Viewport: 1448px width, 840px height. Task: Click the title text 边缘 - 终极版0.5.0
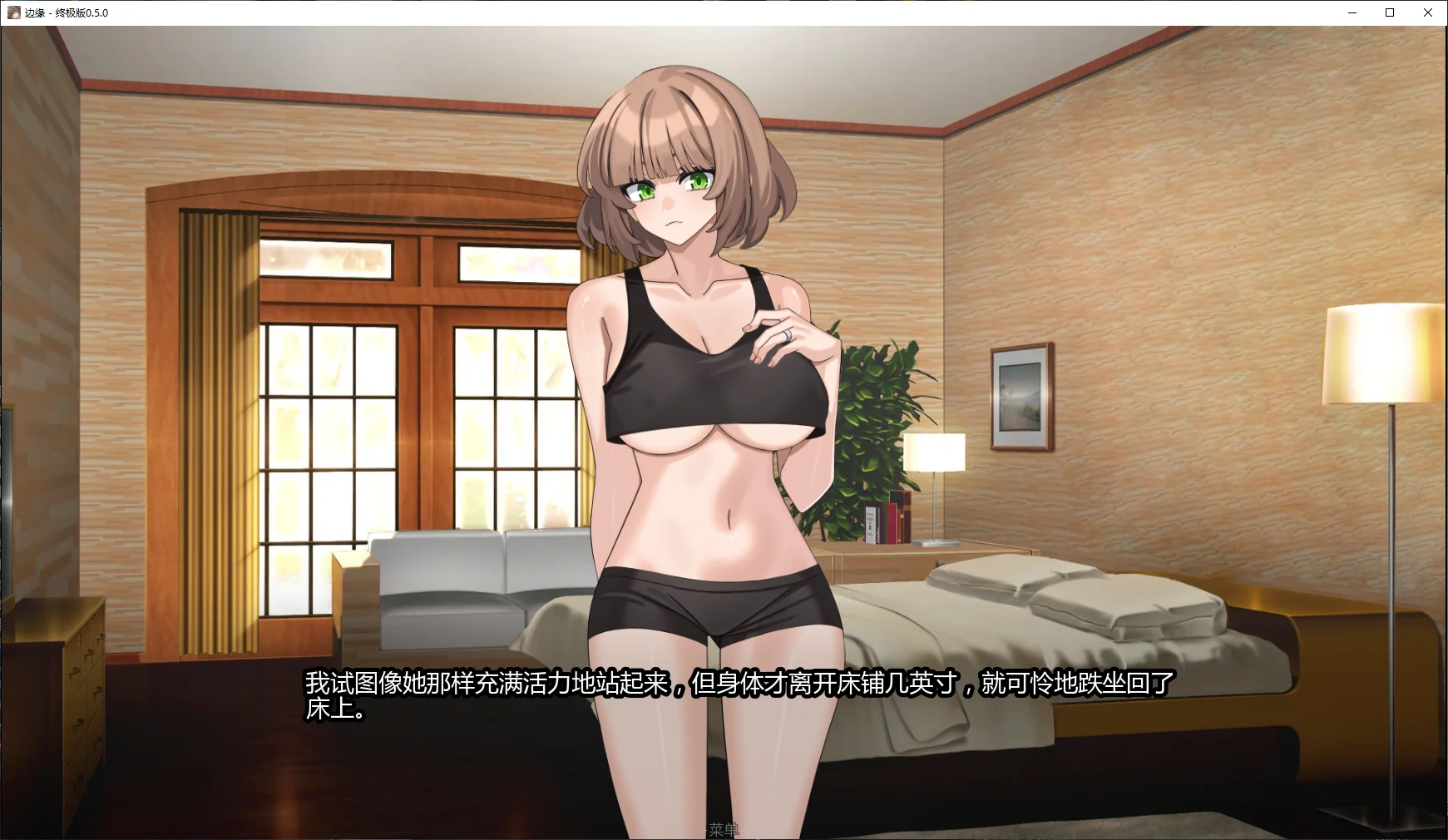click(x=67, y=13)
